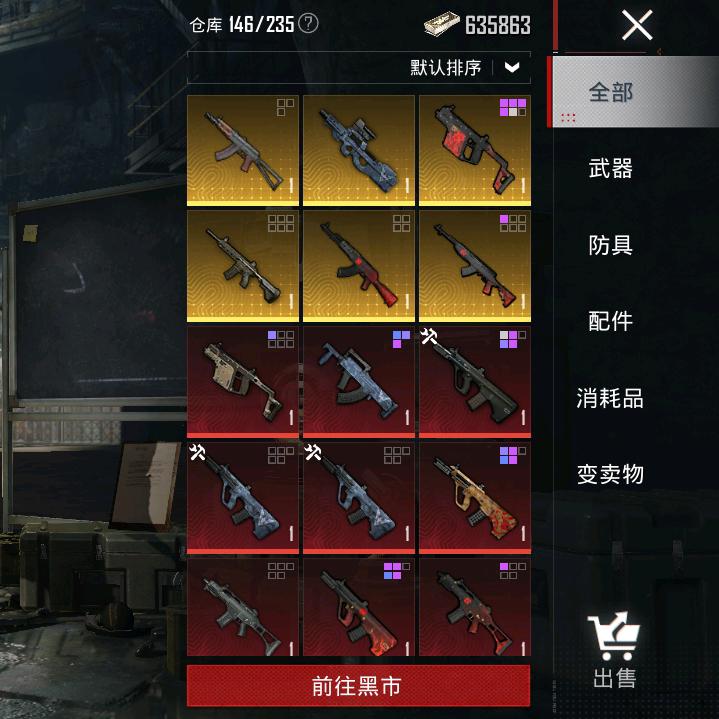Screen dimensions: 719x719
Task: Click the warehouse capacity help question mark
Action: [309, 23]
